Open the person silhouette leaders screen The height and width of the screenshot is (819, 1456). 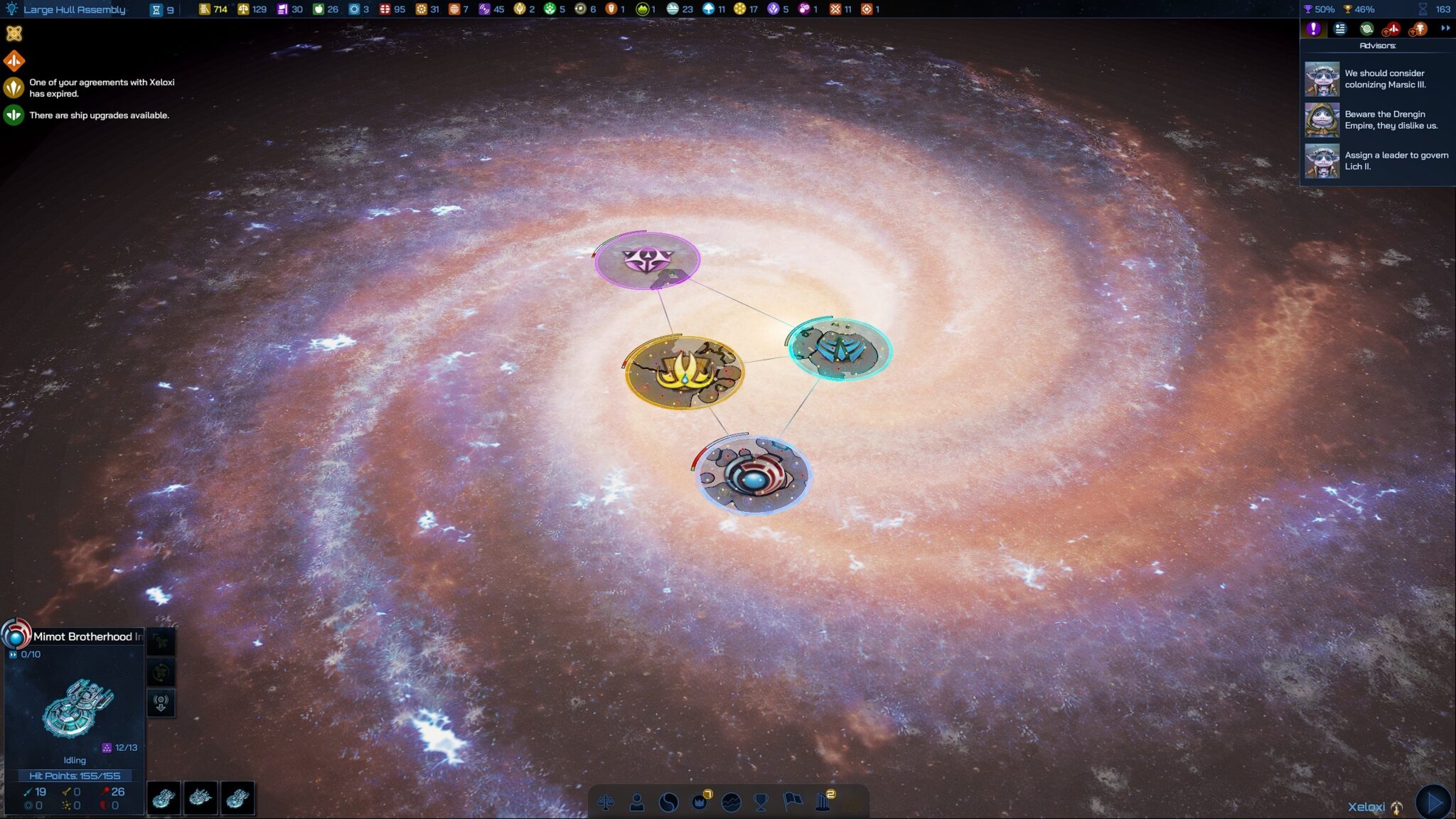point(637,803)
